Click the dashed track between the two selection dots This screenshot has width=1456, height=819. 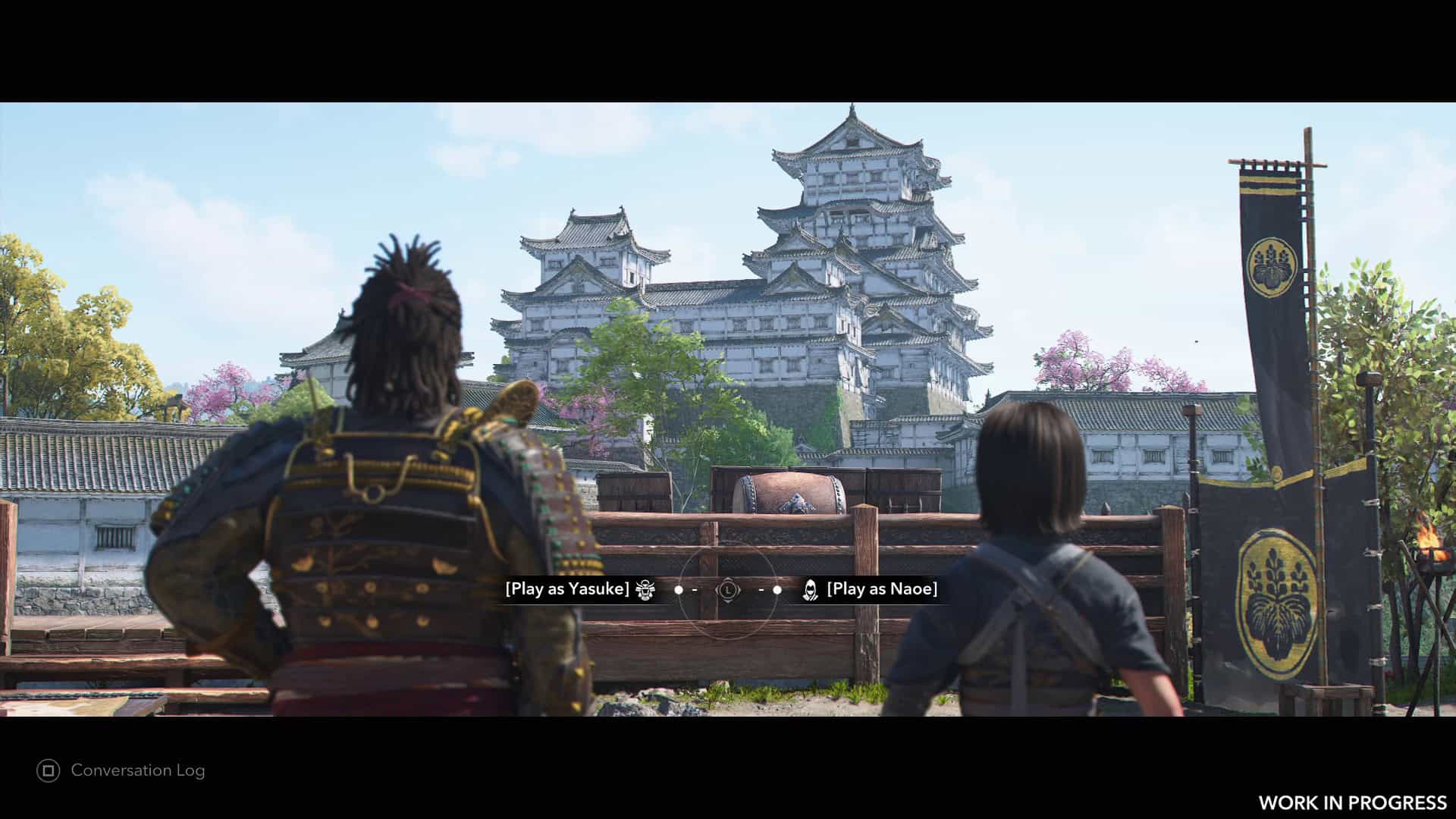695,590
